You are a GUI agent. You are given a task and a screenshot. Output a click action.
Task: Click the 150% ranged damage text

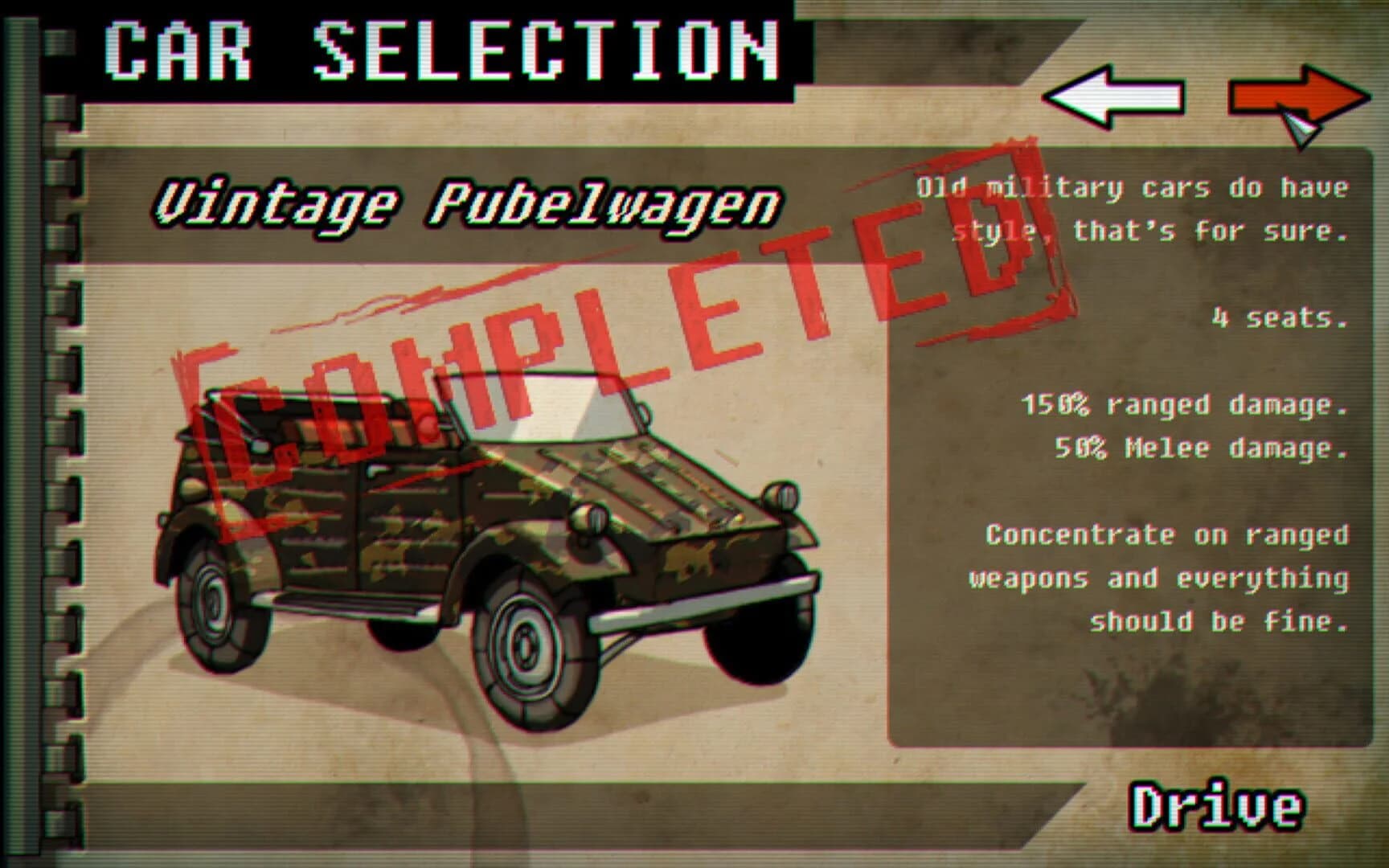tap(1186, 406)
